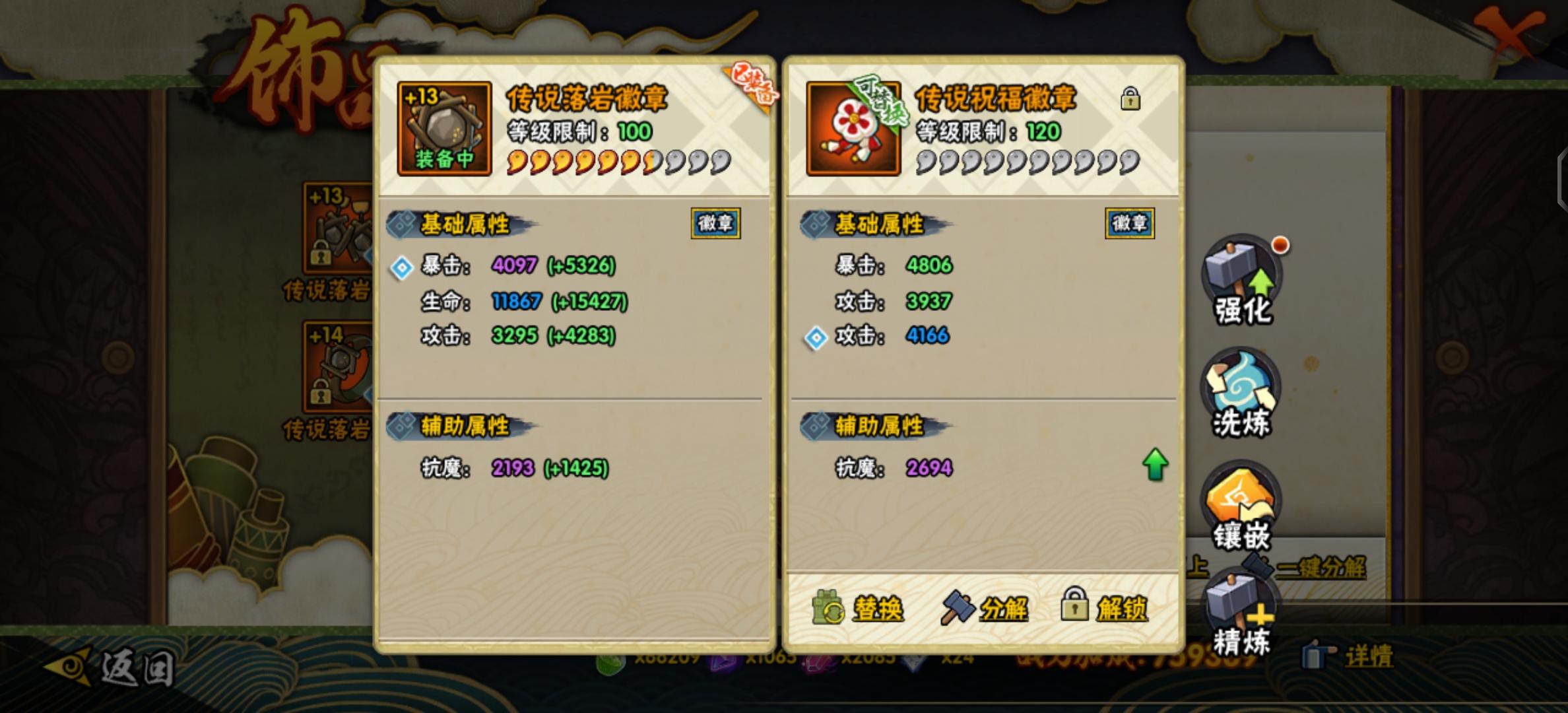Open the 徽章 tab on right panel
Viewport: 1568px width, 713px height.
[x=1129, y=224]
